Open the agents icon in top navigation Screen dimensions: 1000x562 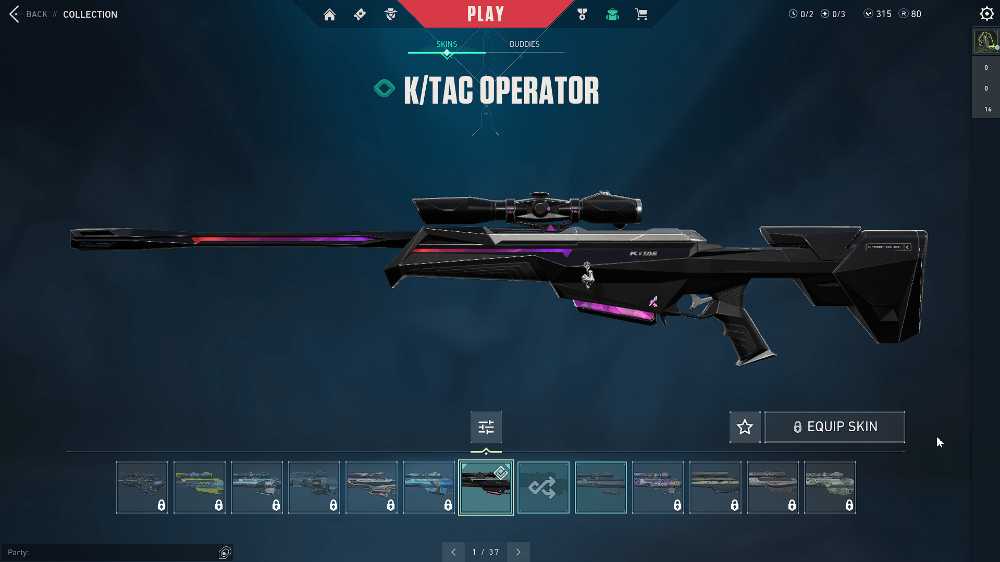pyautogui.click(x=391, y=14)
